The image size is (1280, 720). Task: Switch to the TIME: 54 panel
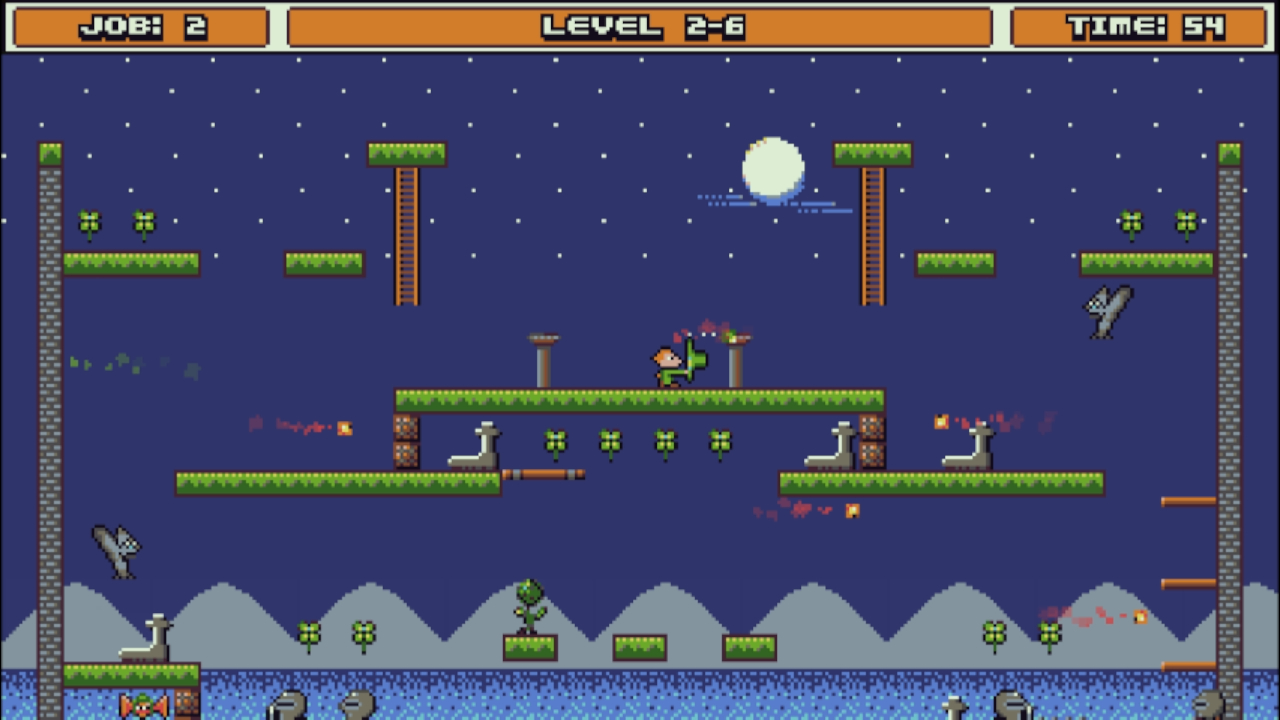[x=1140, y=25]
